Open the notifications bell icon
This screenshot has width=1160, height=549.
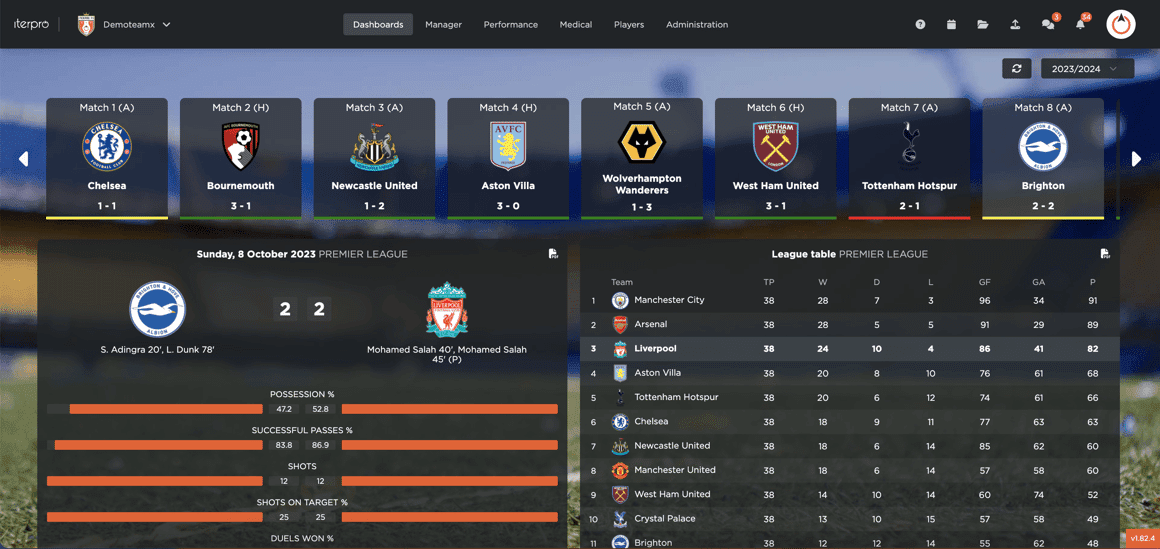pos(1080,24)
